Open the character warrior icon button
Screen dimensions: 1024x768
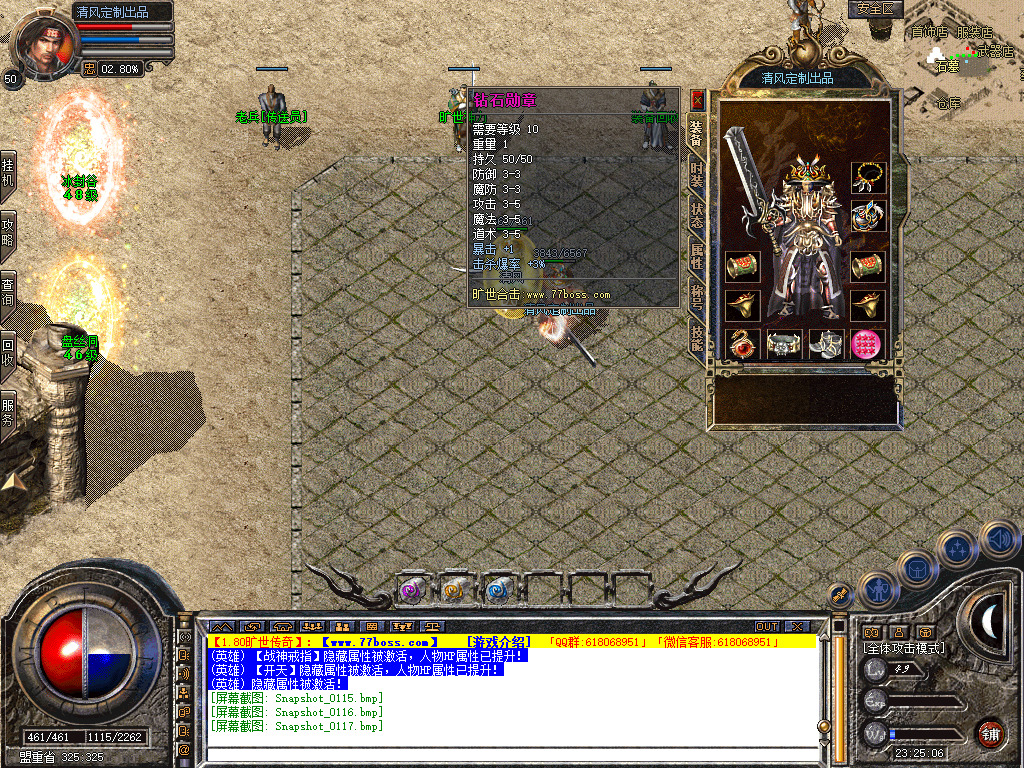877,590
